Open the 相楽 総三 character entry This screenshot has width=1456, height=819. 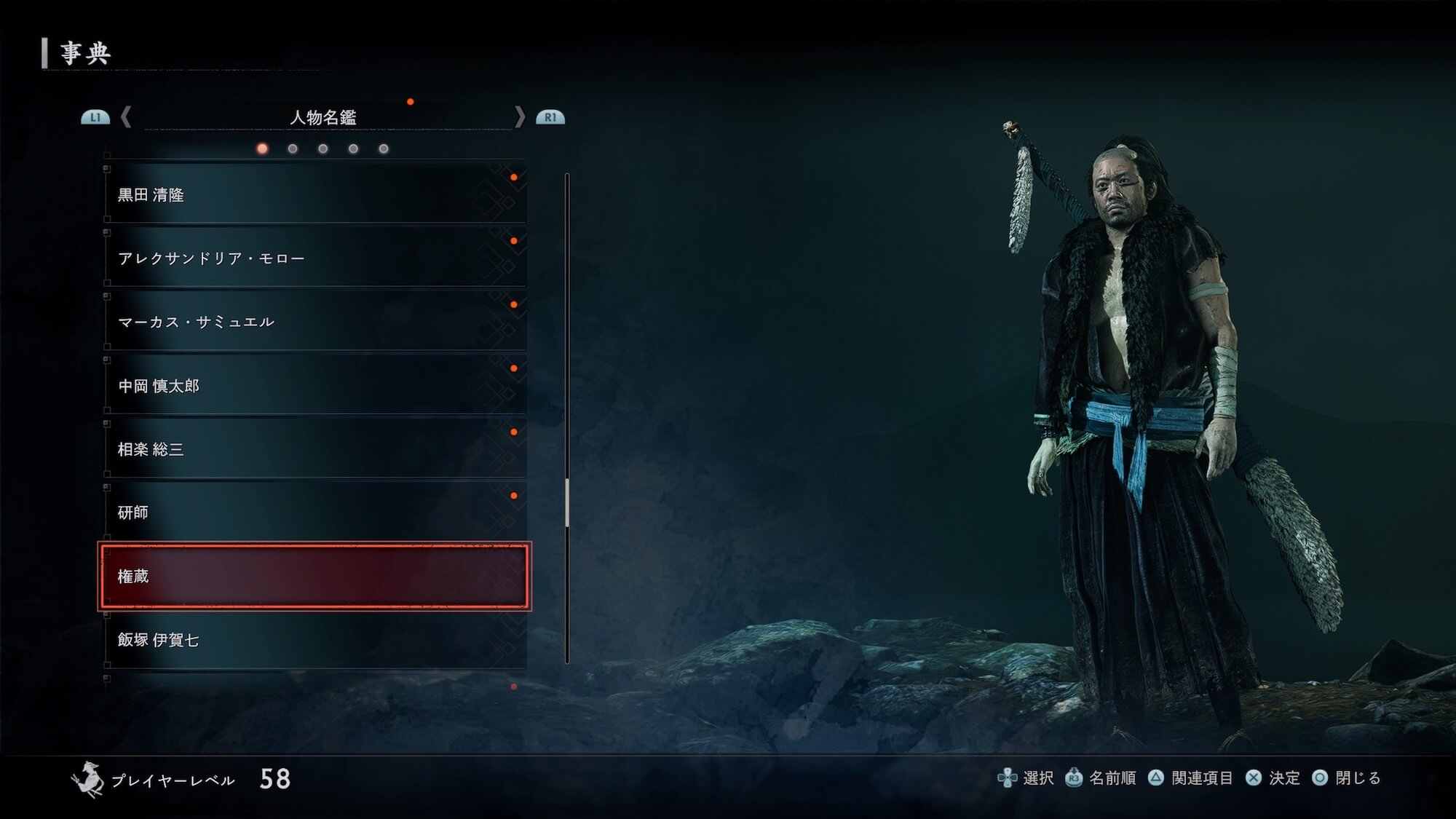(314, 448)
